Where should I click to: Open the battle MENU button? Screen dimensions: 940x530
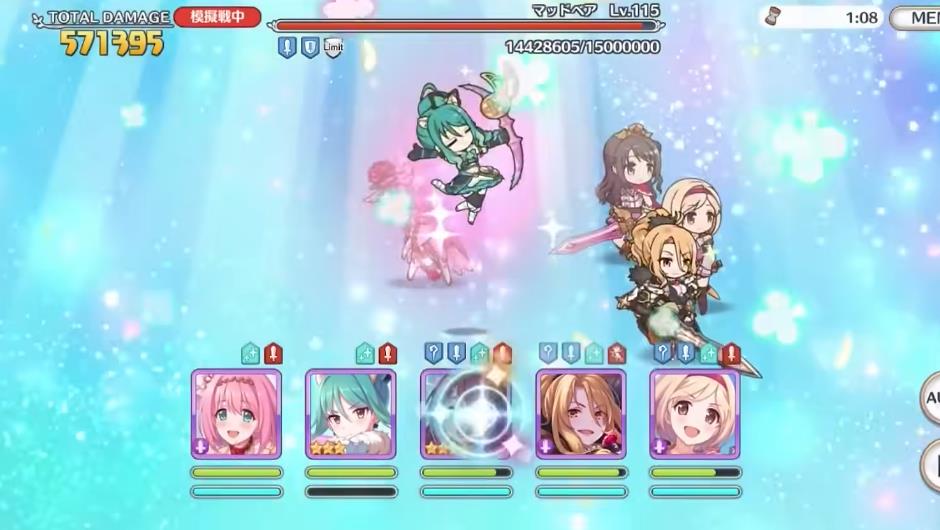click(x=916, y=18)
